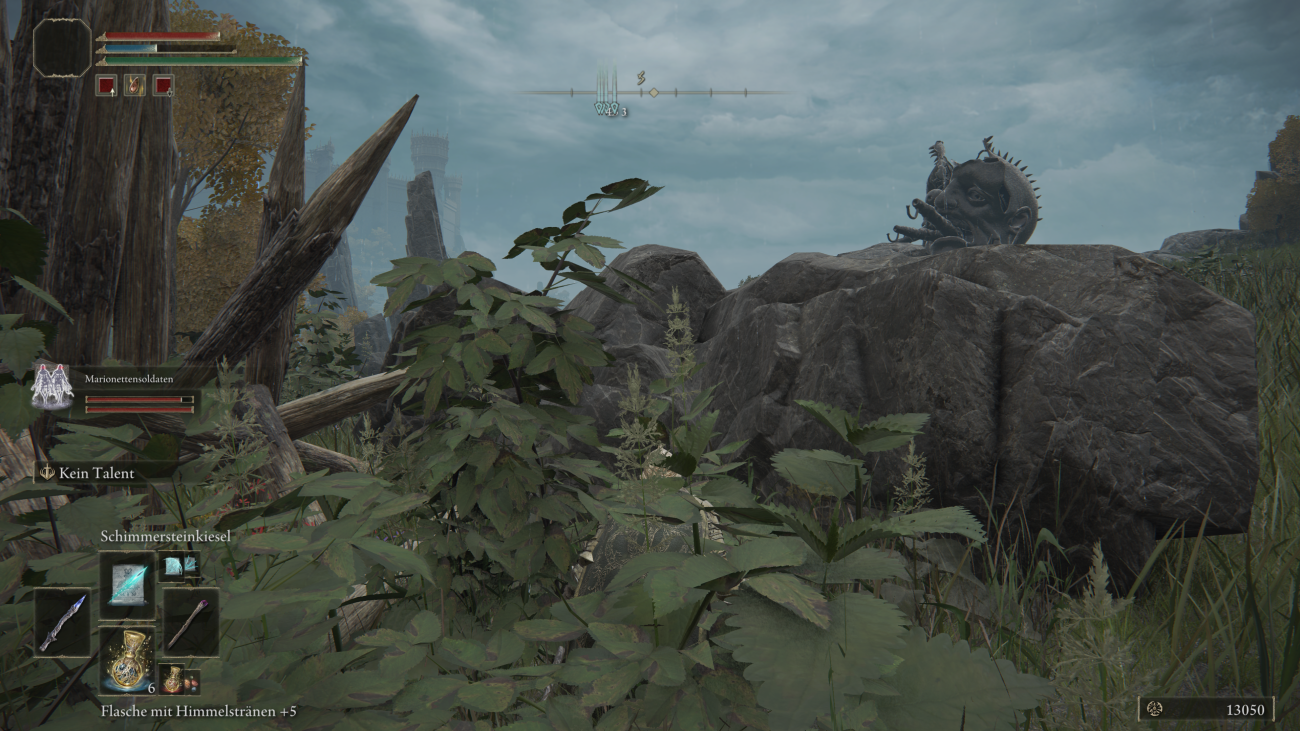
Task: Select the Flasche mit Himmelstränen flask slot
Action: (127, 660)
